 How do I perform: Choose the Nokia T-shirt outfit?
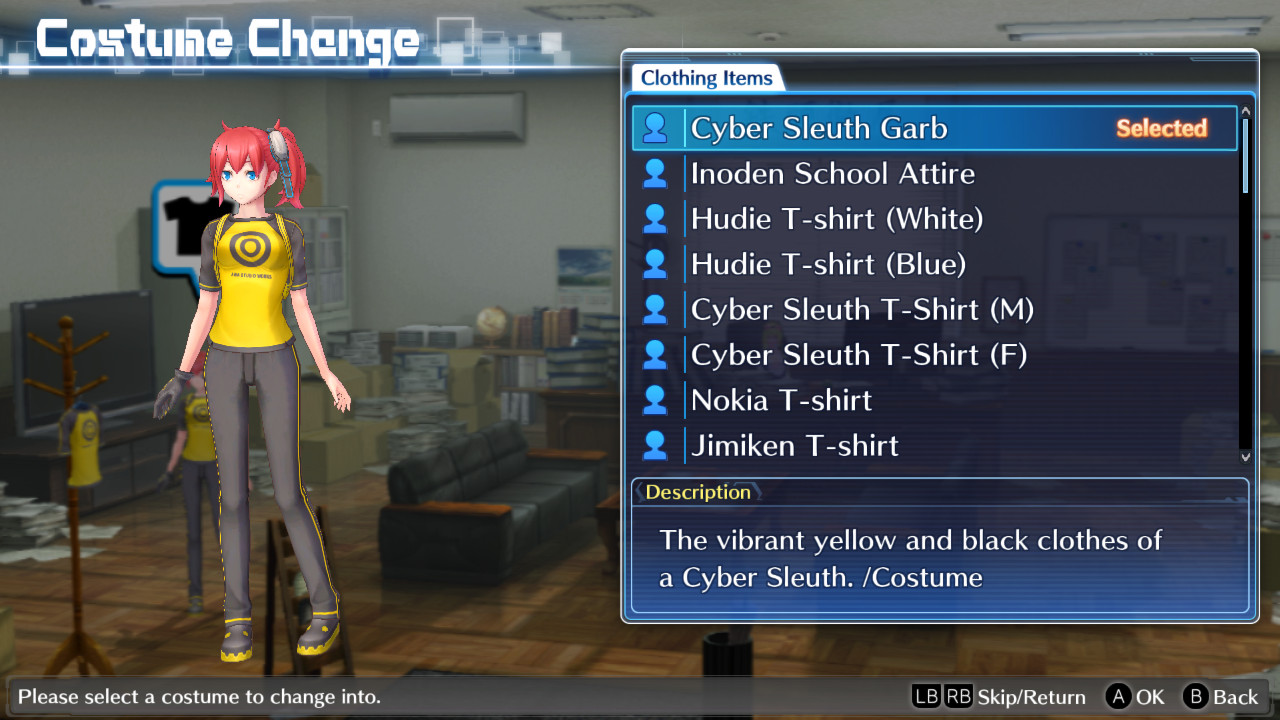[780, 399]
